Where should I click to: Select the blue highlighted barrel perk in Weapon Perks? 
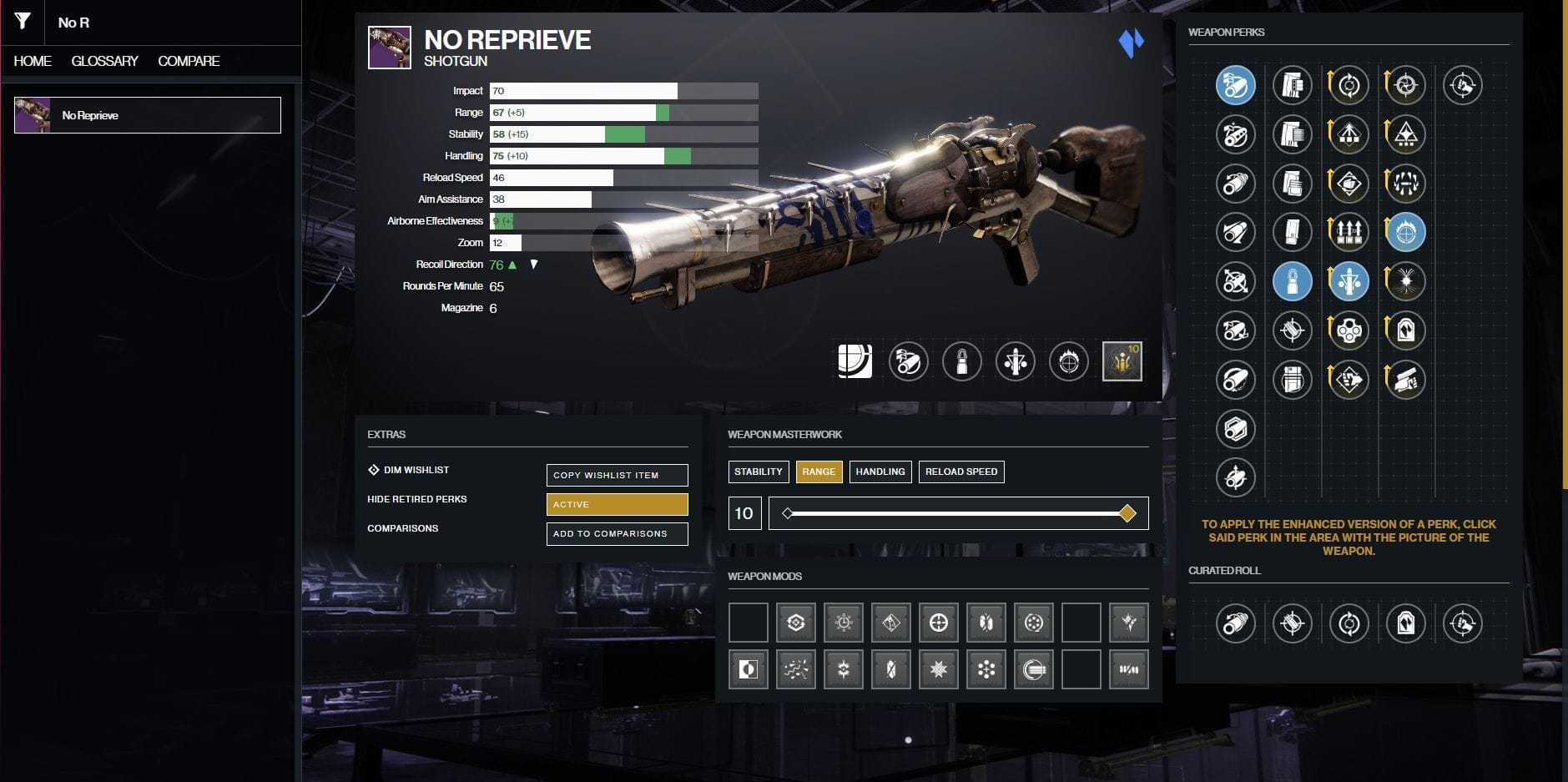[x=1234, y=84]
